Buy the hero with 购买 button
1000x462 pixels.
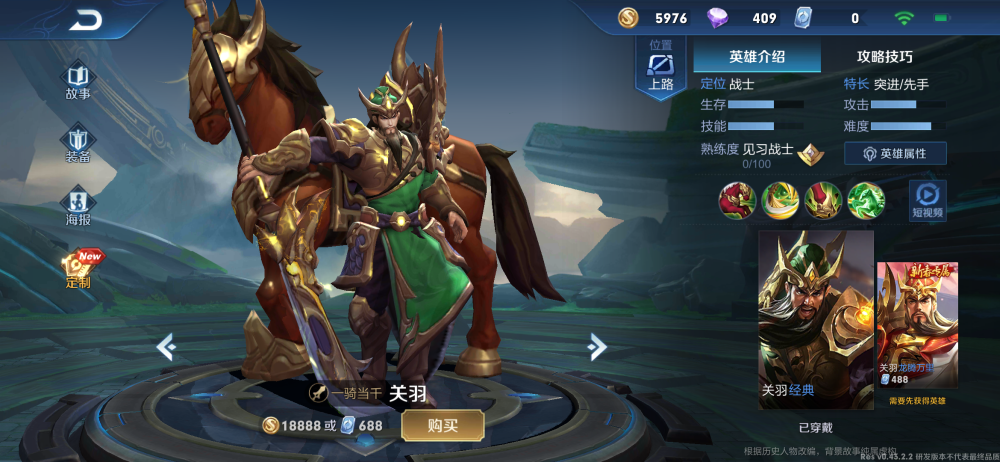click(x=442, y=425)
